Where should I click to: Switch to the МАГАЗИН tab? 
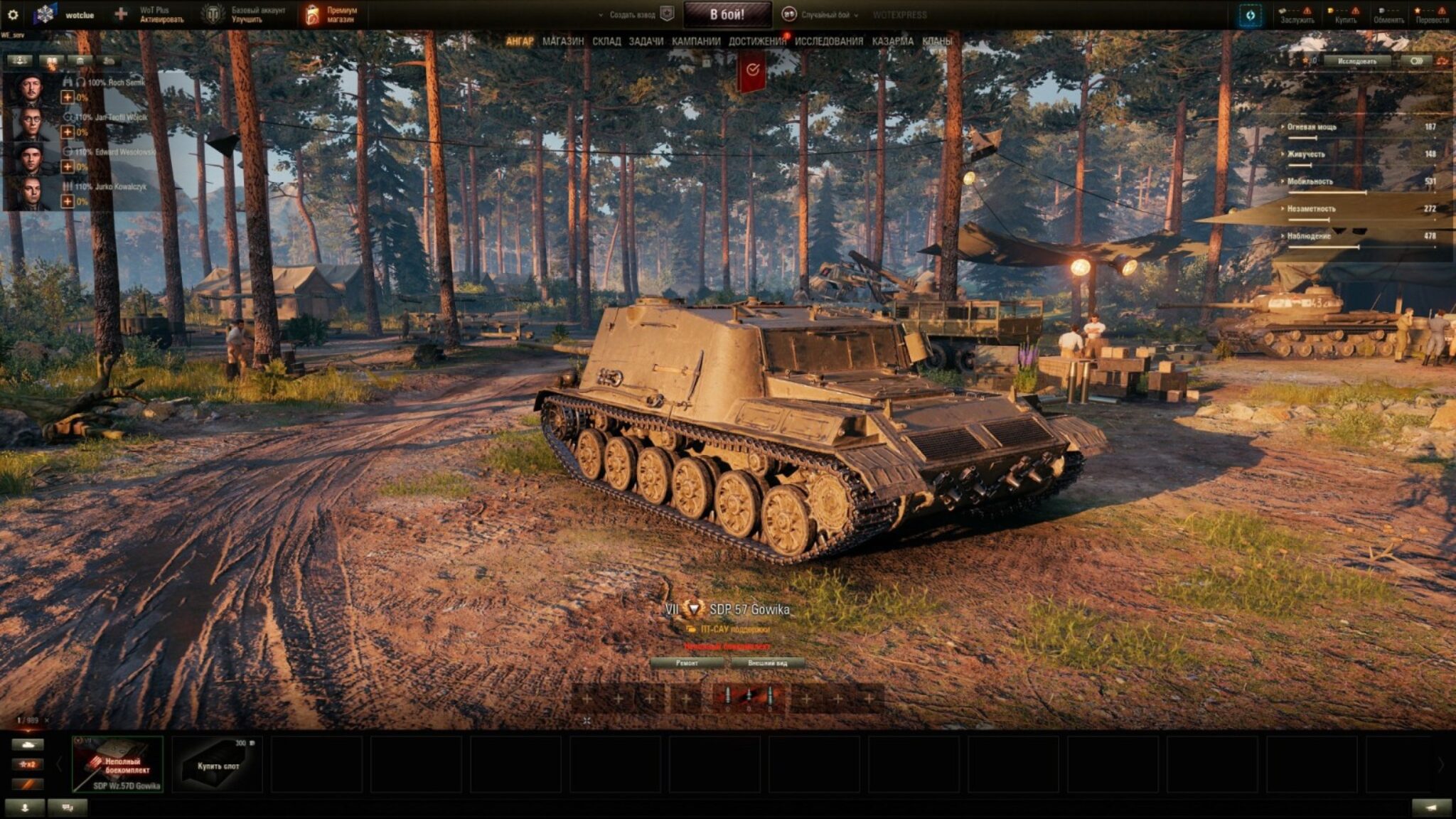pyautogui.click(x=562, y=41)
